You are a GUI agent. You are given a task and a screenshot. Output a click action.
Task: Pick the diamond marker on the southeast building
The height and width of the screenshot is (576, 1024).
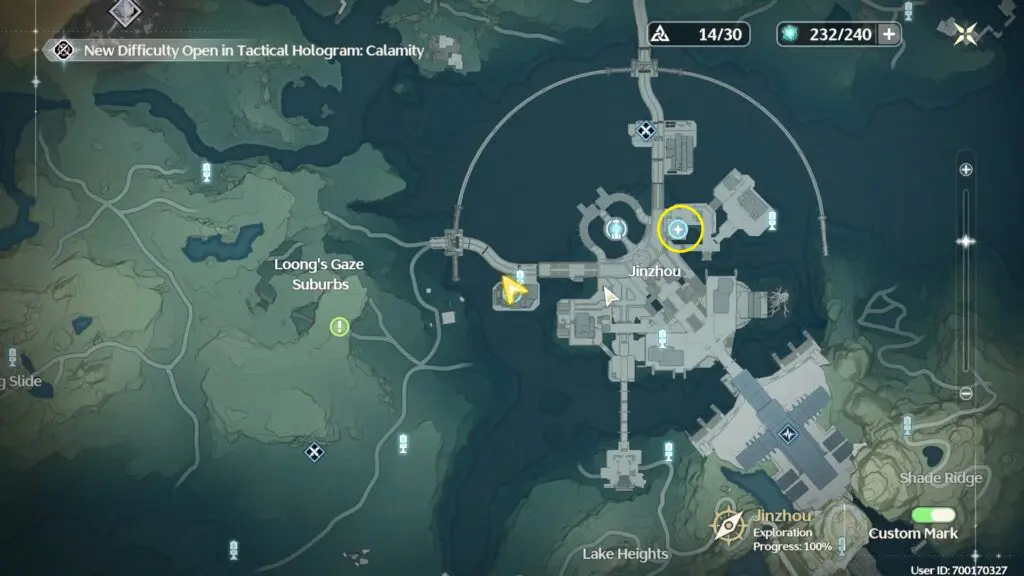[x=788, y=434]
